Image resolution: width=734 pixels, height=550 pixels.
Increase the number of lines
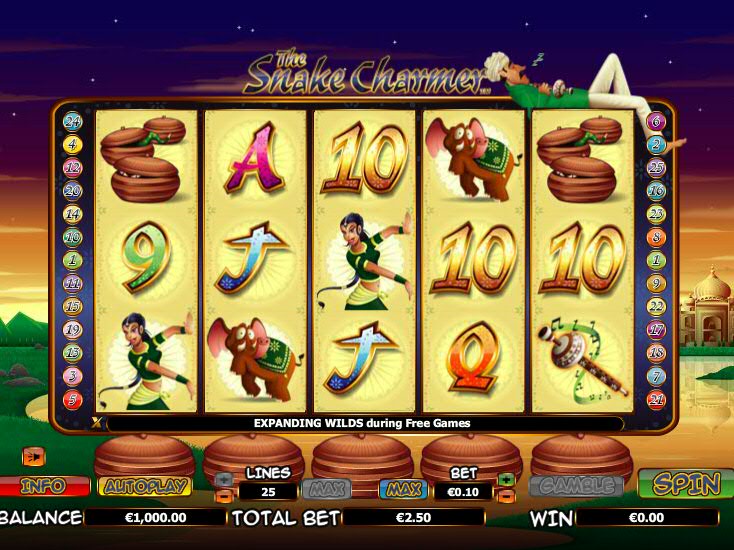pos(223,480)
